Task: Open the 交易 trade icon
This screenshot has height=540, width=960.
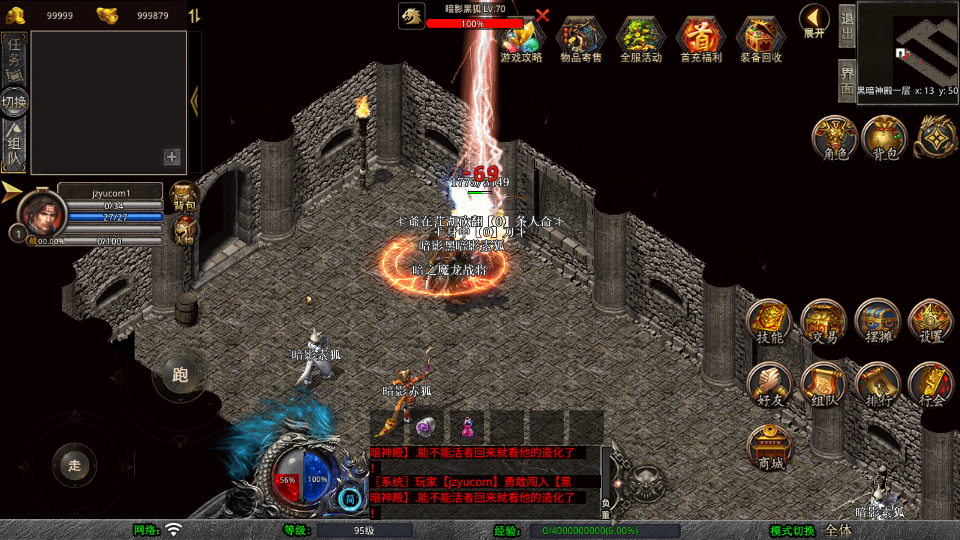Action: pos(824,322)
